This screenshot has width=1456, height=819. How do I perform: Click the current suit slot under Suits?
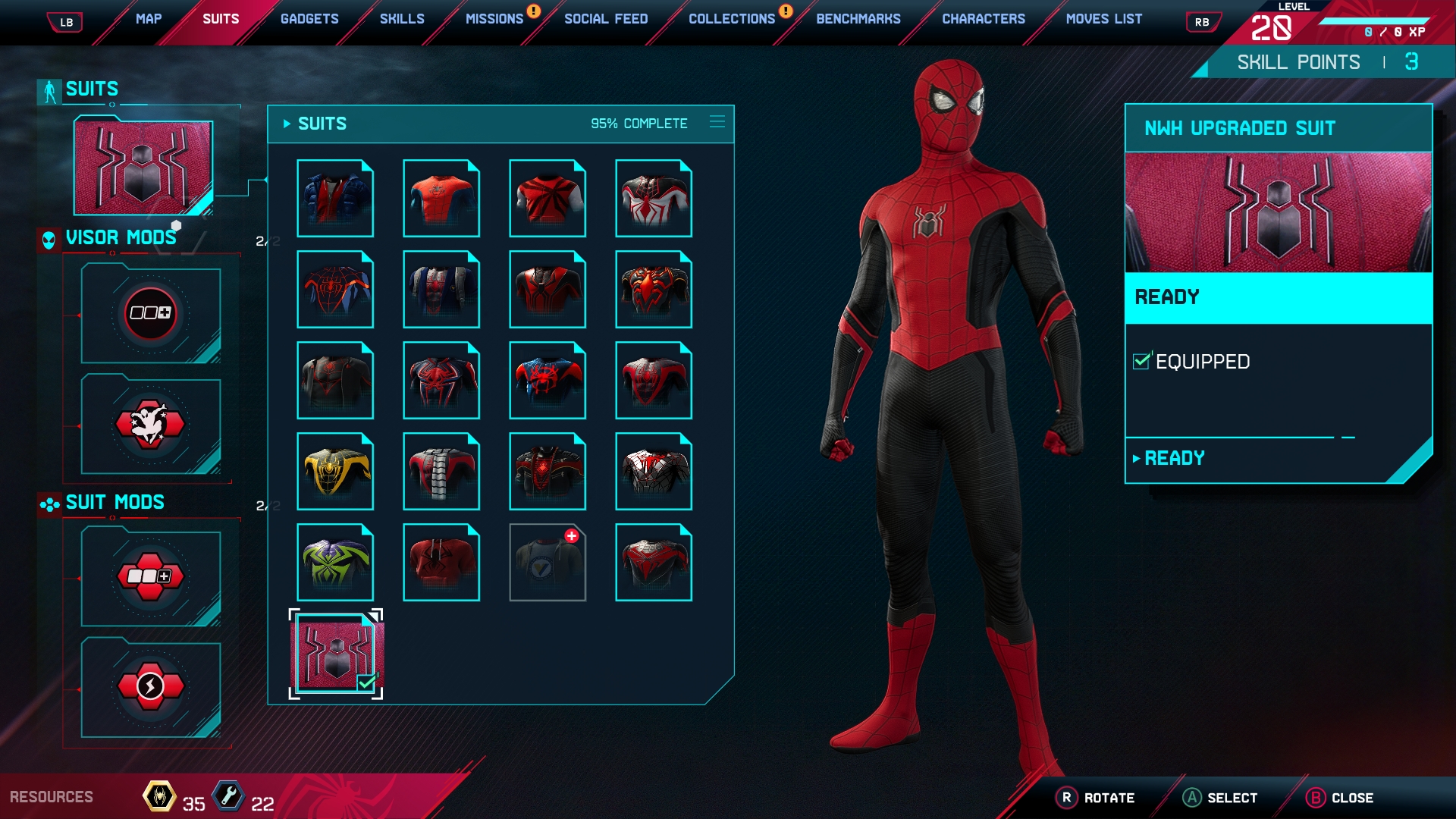(x=143, y=167)
